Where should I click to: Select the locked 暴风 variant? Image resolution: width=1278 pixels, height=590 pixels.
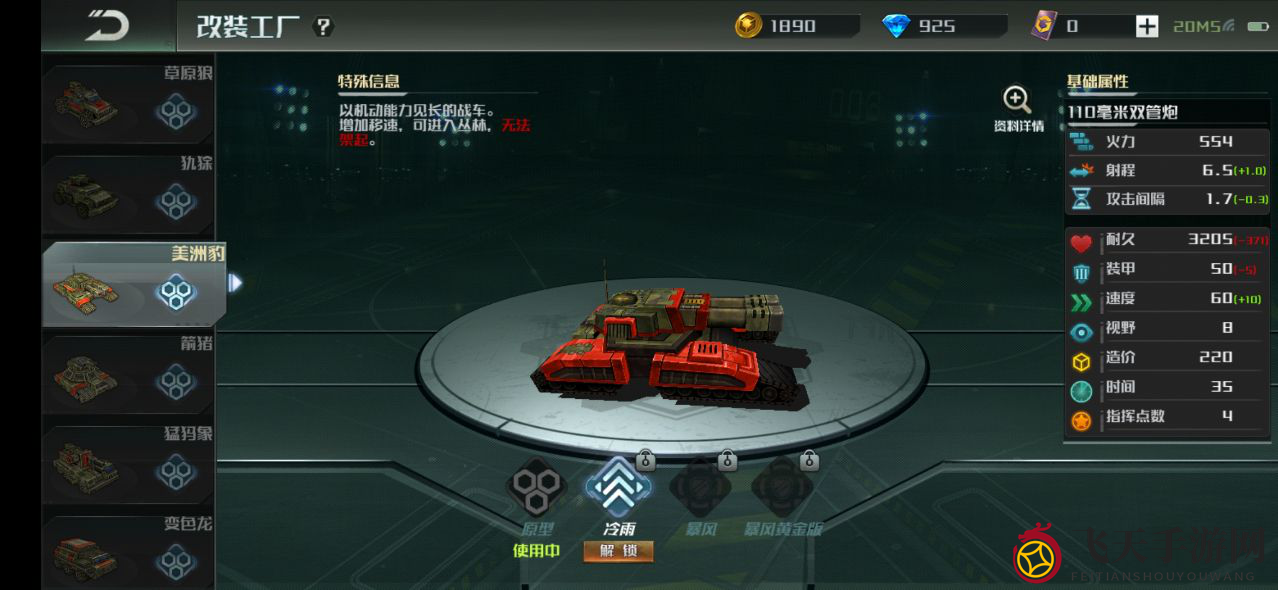(x=700, y=490)
